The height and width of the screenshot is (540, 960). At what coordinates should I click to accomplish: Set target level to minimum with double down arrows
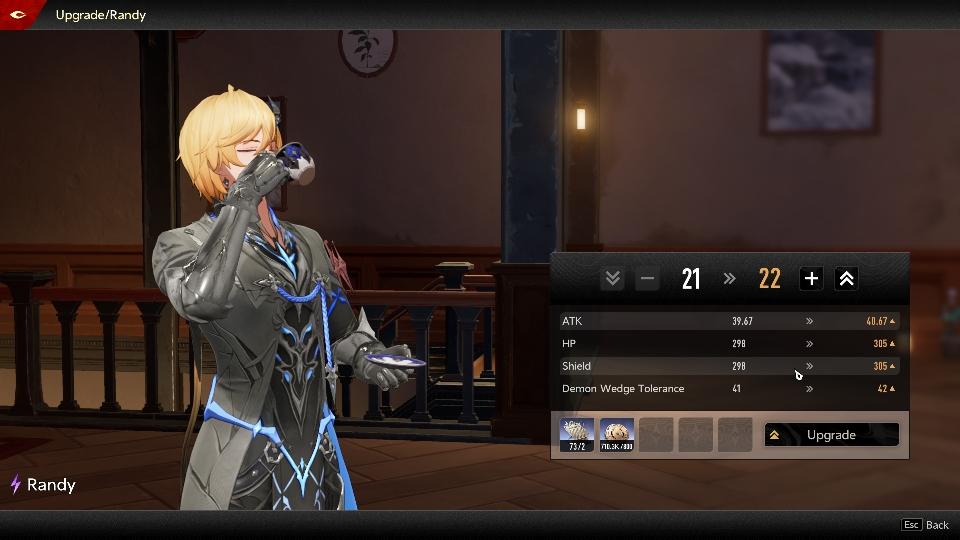[x=612, y=279]
